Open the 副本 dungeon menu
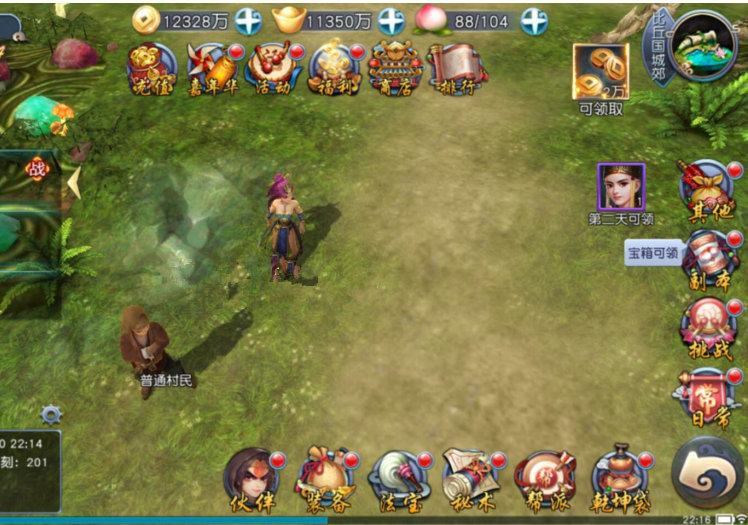Image resolution: width=748 pixels, height=525 pixels. pyautogui.click(x=708, y=258)
